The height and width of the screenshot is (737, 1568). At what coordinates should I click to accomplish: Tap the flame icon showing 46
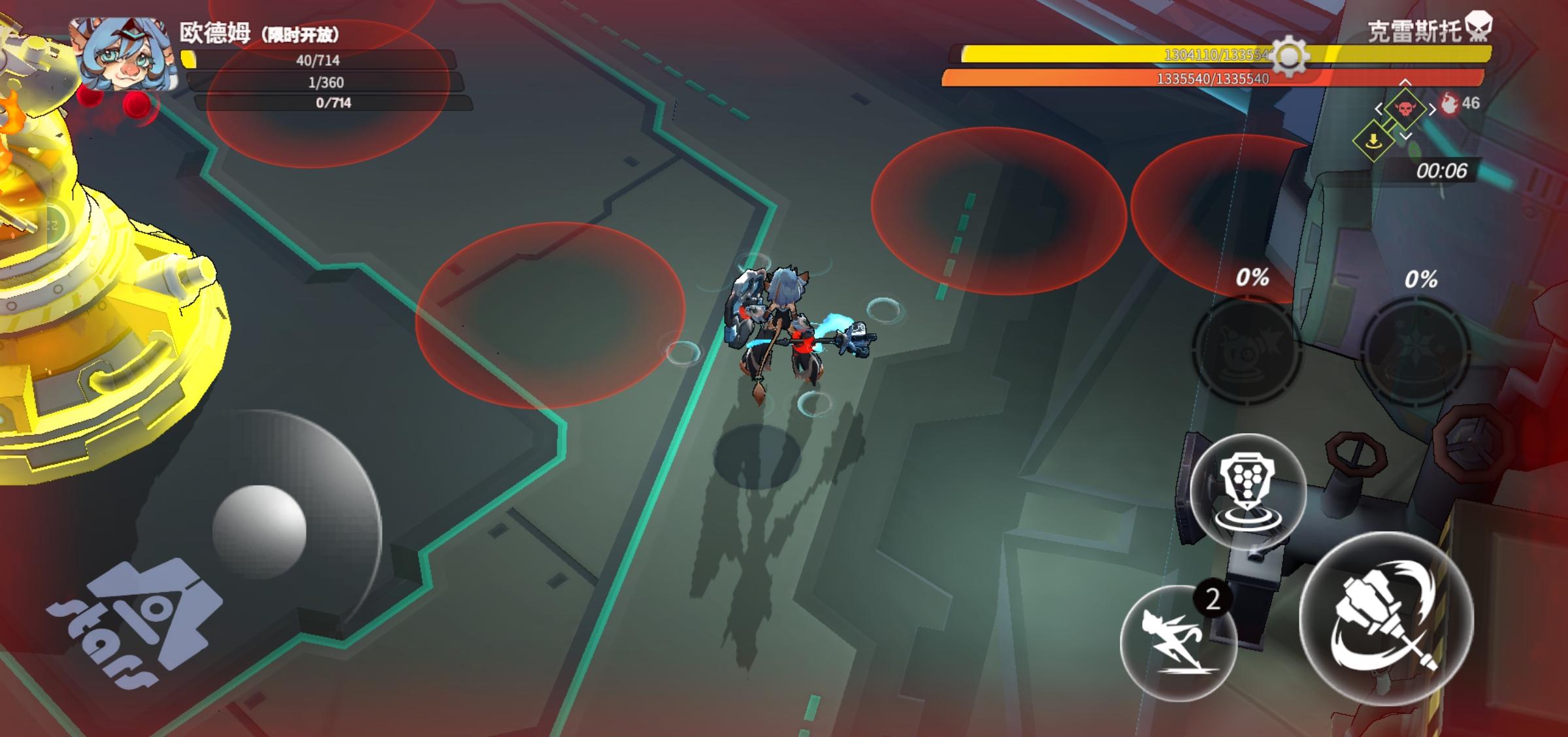tap(1449, 105)
